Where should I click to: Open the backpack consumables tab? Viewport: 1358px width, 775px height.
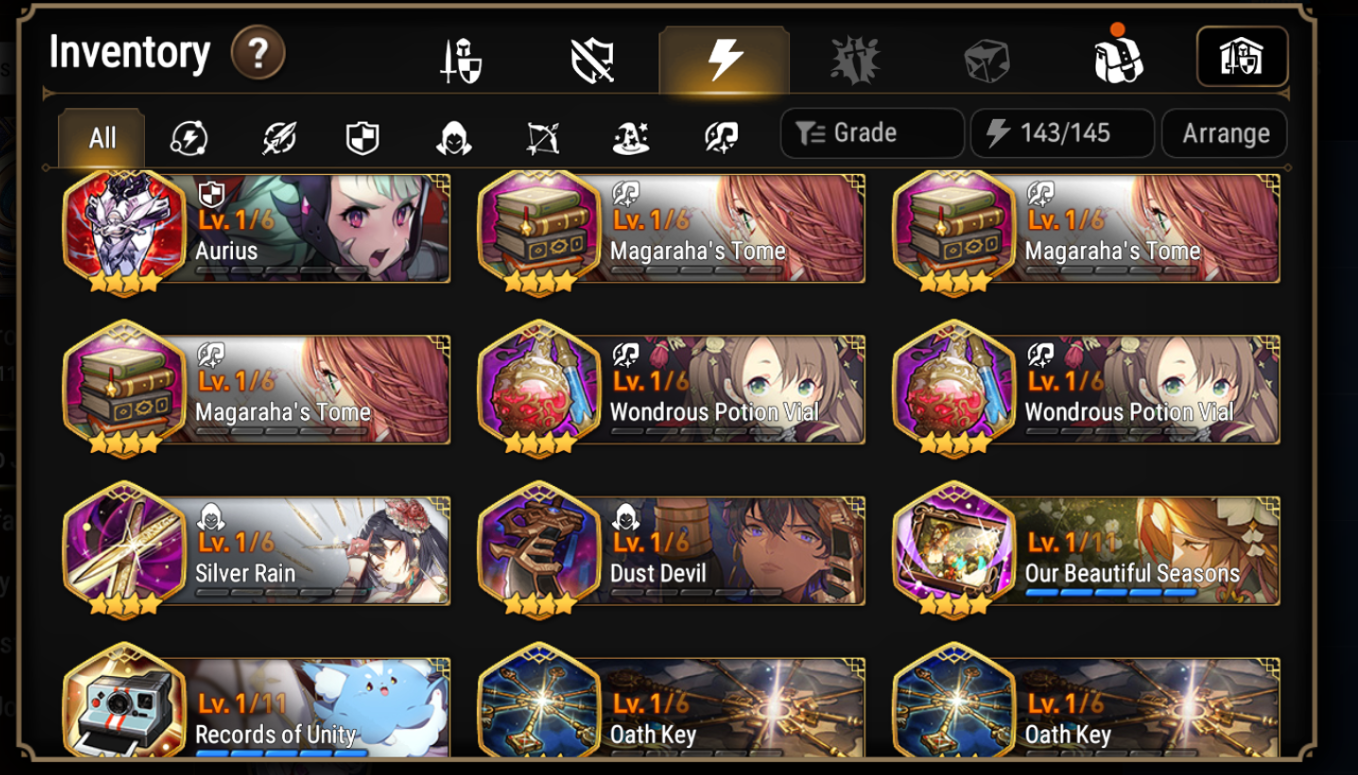pyautogui.click(x=1116, y=56)
